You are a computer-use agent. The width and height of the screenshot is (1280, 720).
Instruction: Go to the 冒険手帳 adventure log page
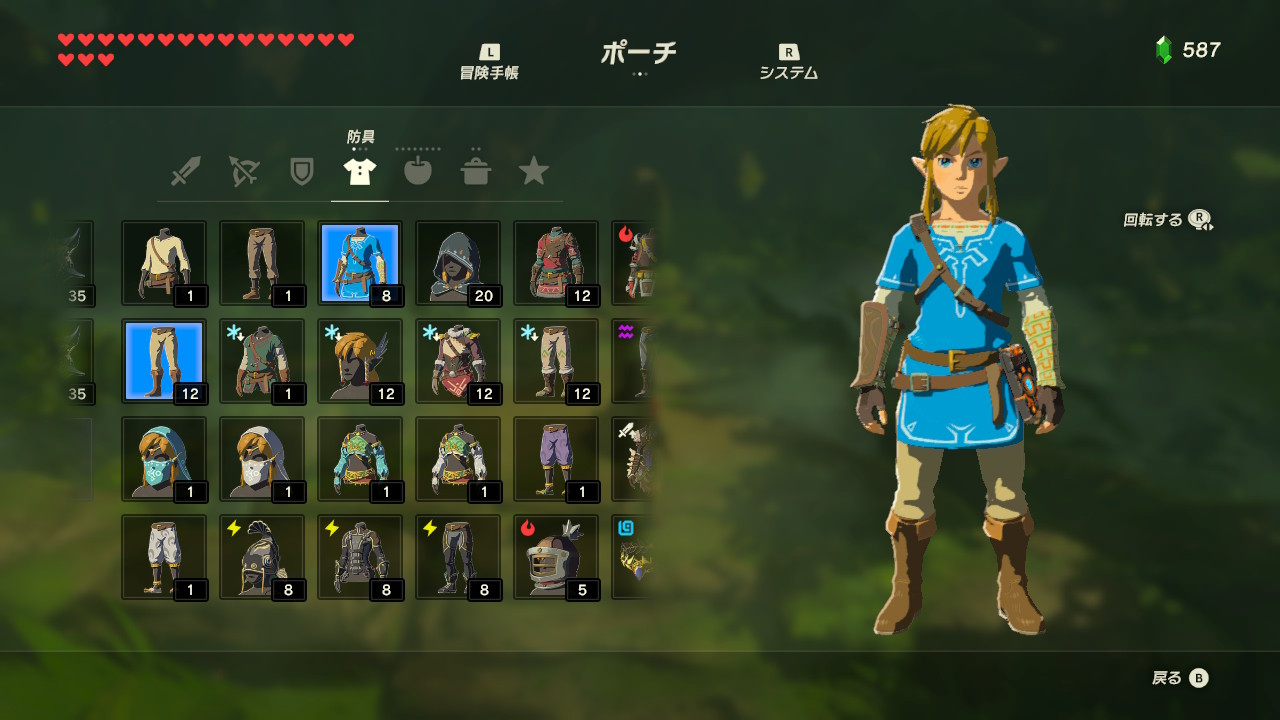[489, 62]
